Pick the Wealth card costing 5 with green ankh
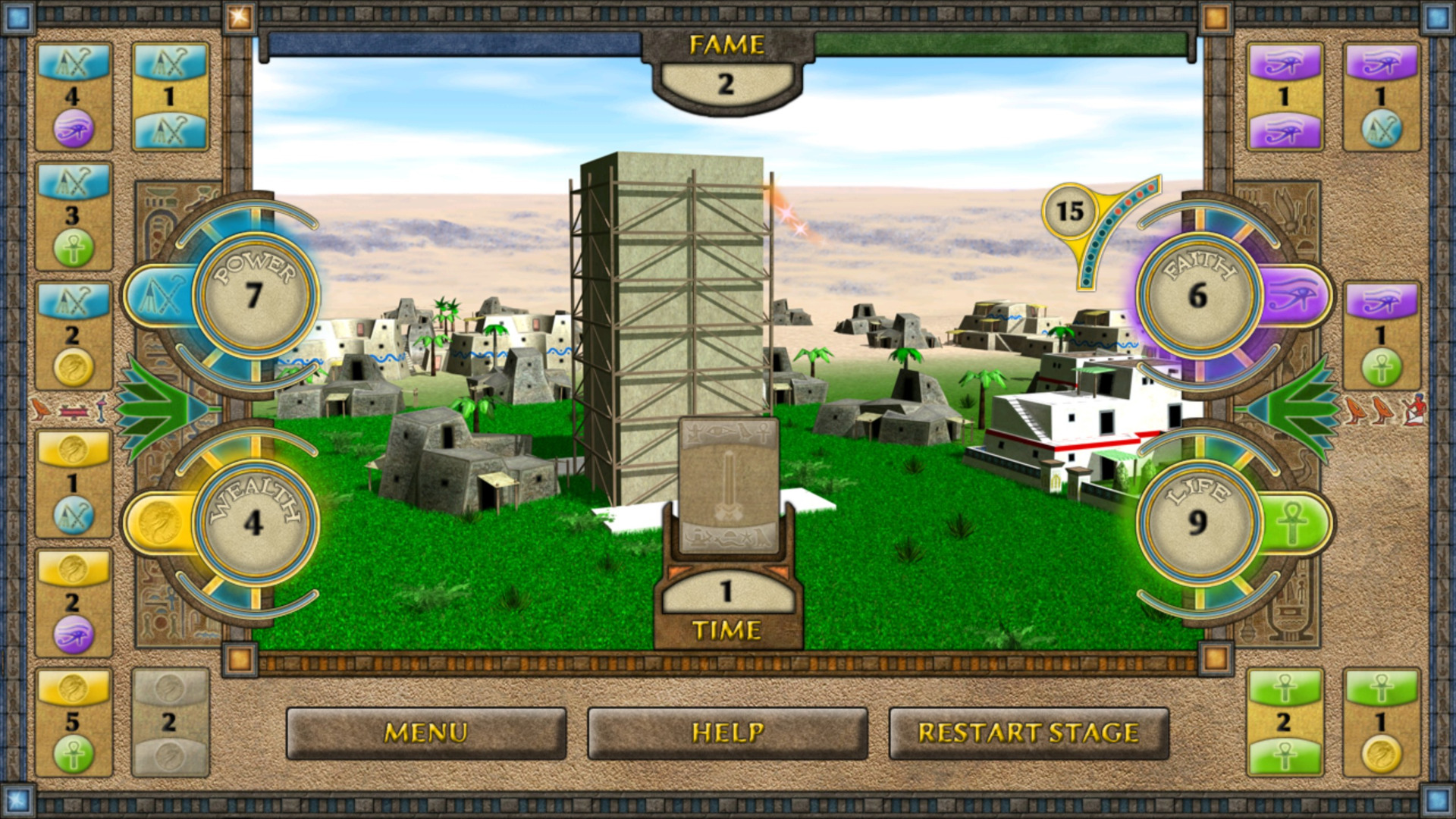Screen dimensions: 1456x819 74,722
